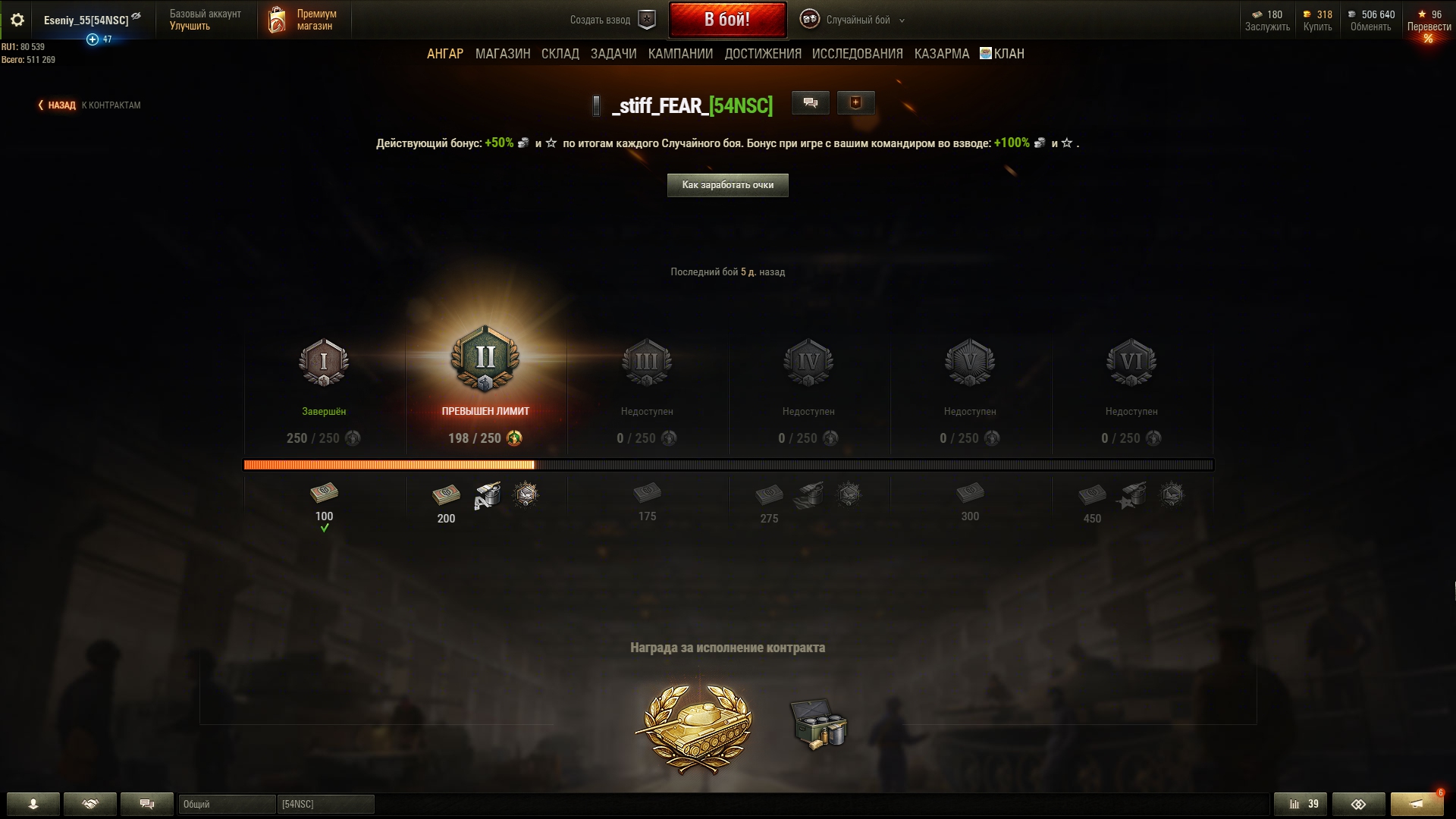Image resolution: width=1456 pixels, height=819 pixels.
Task: Show the ДОСТИЖЕНИЯ tab
Action: [762, 54]
